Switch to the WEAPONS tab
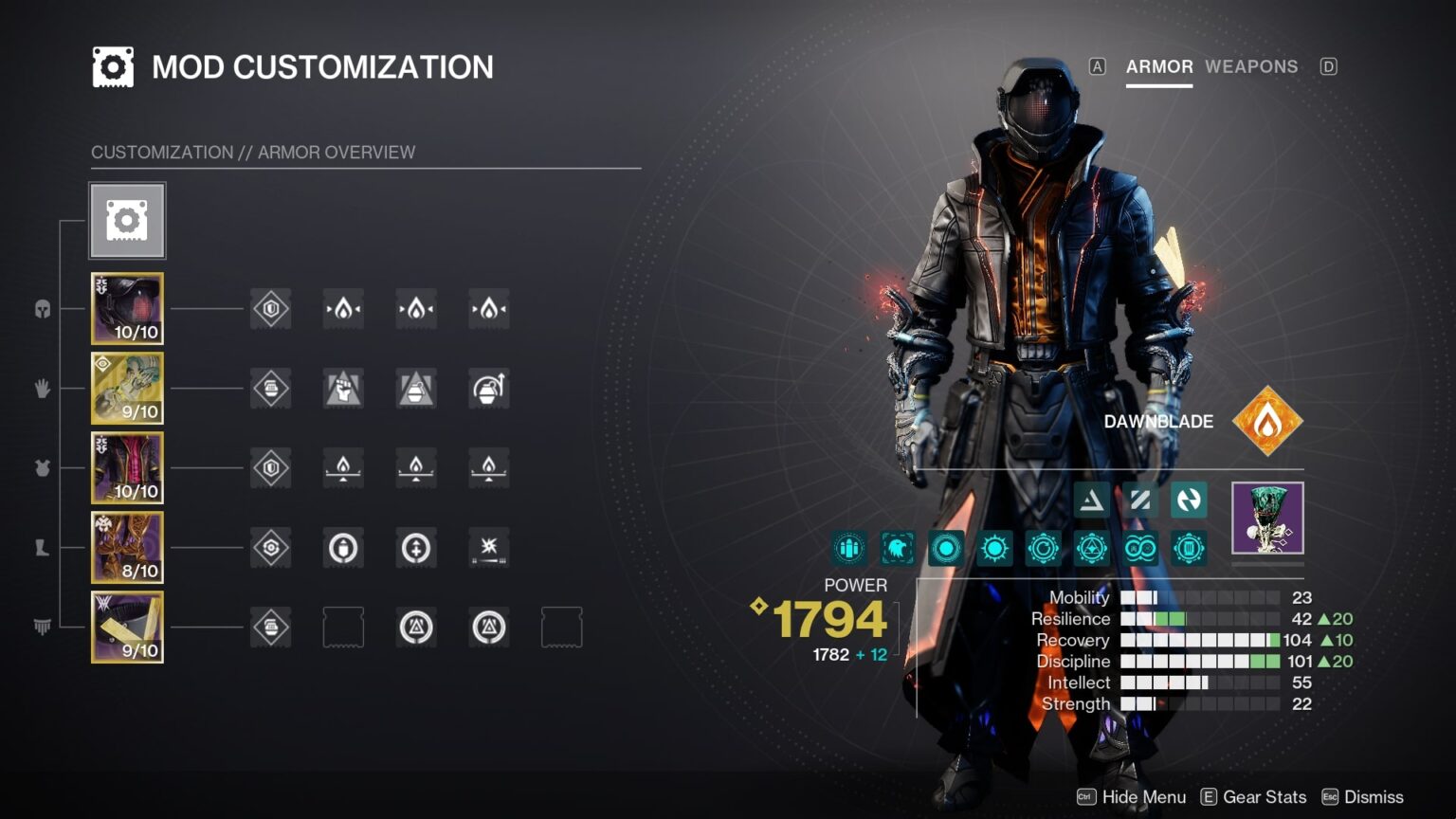Viewport: 1456px width, 819px height. tap(1251, 66)
